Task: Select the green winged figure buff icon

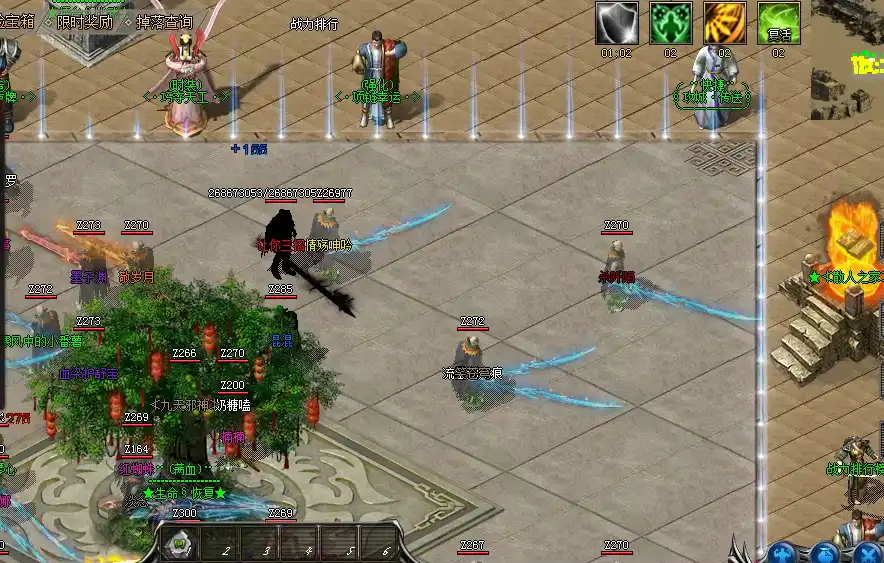Action: (x=671, y=23)
